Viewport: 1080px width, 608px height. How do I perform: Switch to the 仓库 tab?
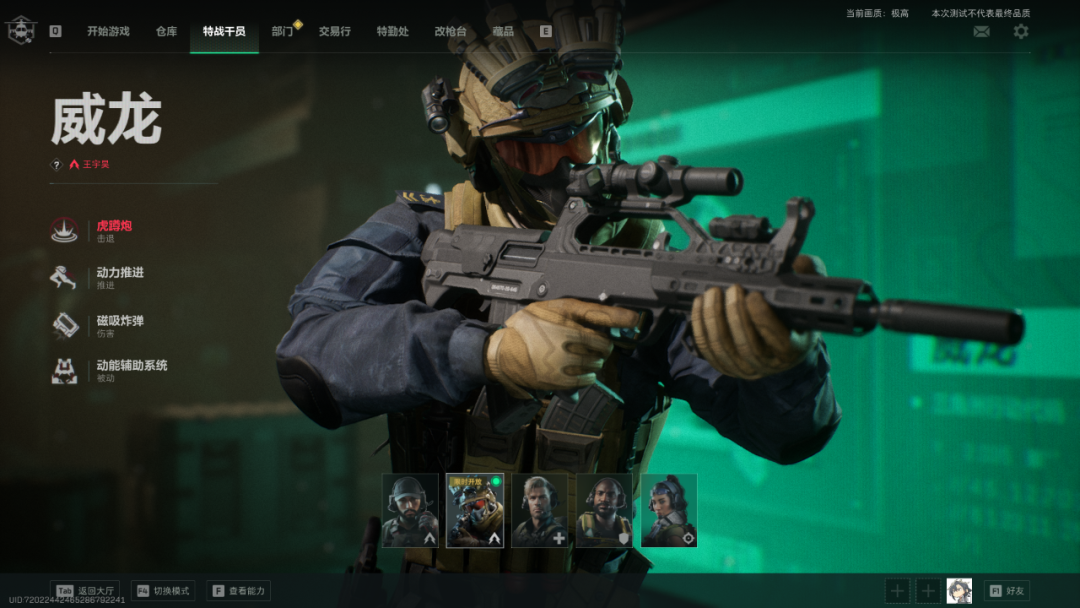point(166,31)
